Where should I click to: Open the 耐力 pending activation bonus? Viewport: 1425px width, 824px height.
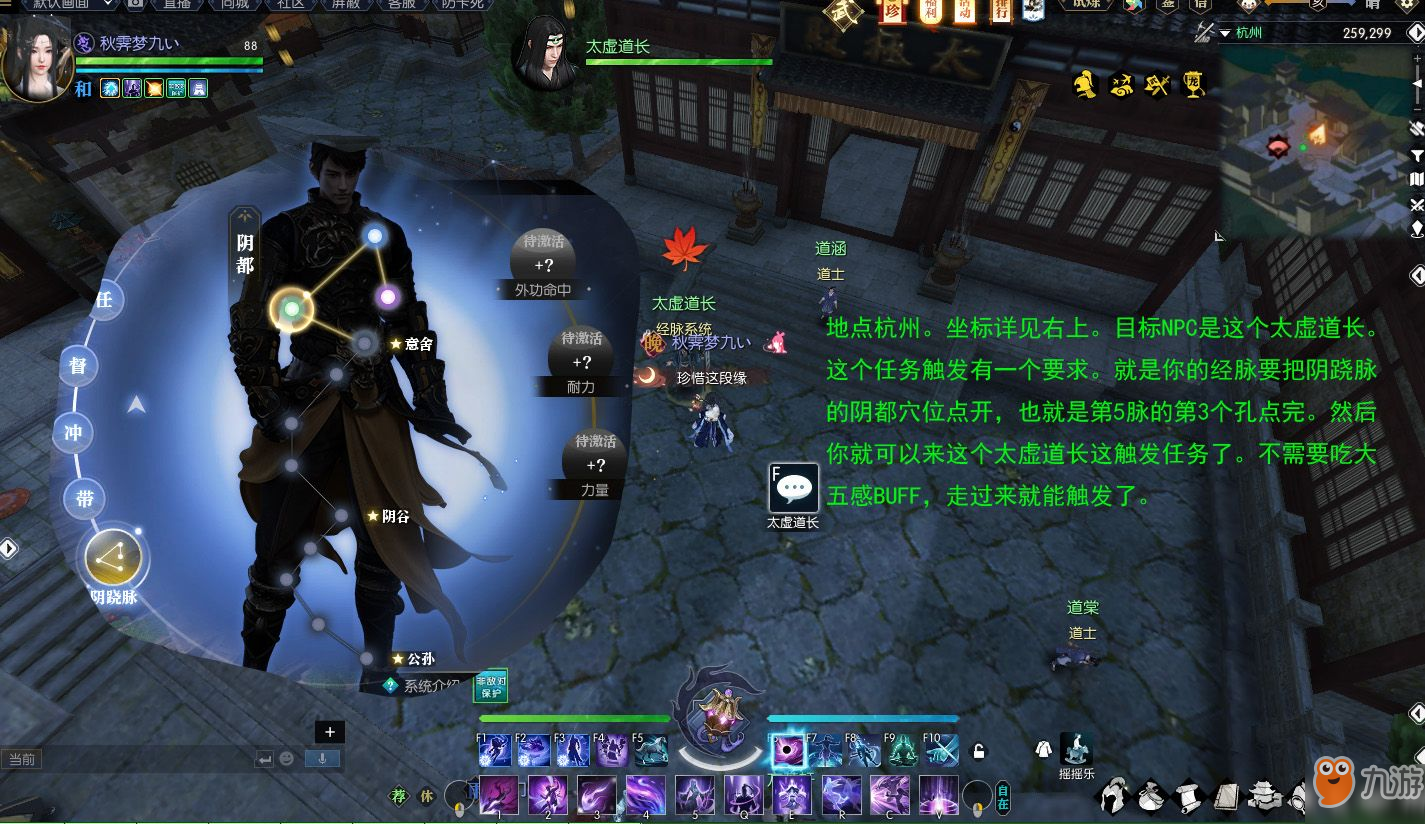581,361
